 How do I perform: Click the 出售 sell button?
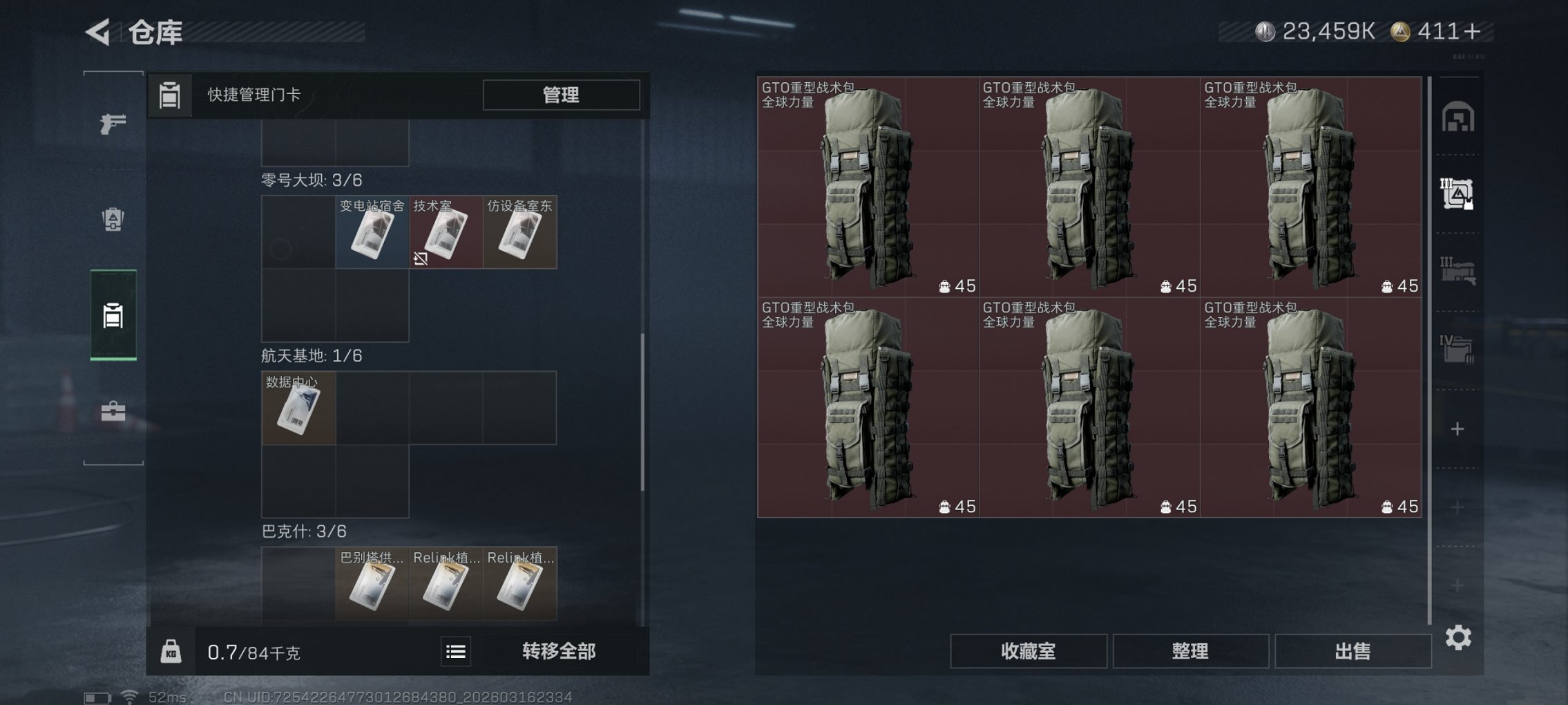coord(1352,650)
